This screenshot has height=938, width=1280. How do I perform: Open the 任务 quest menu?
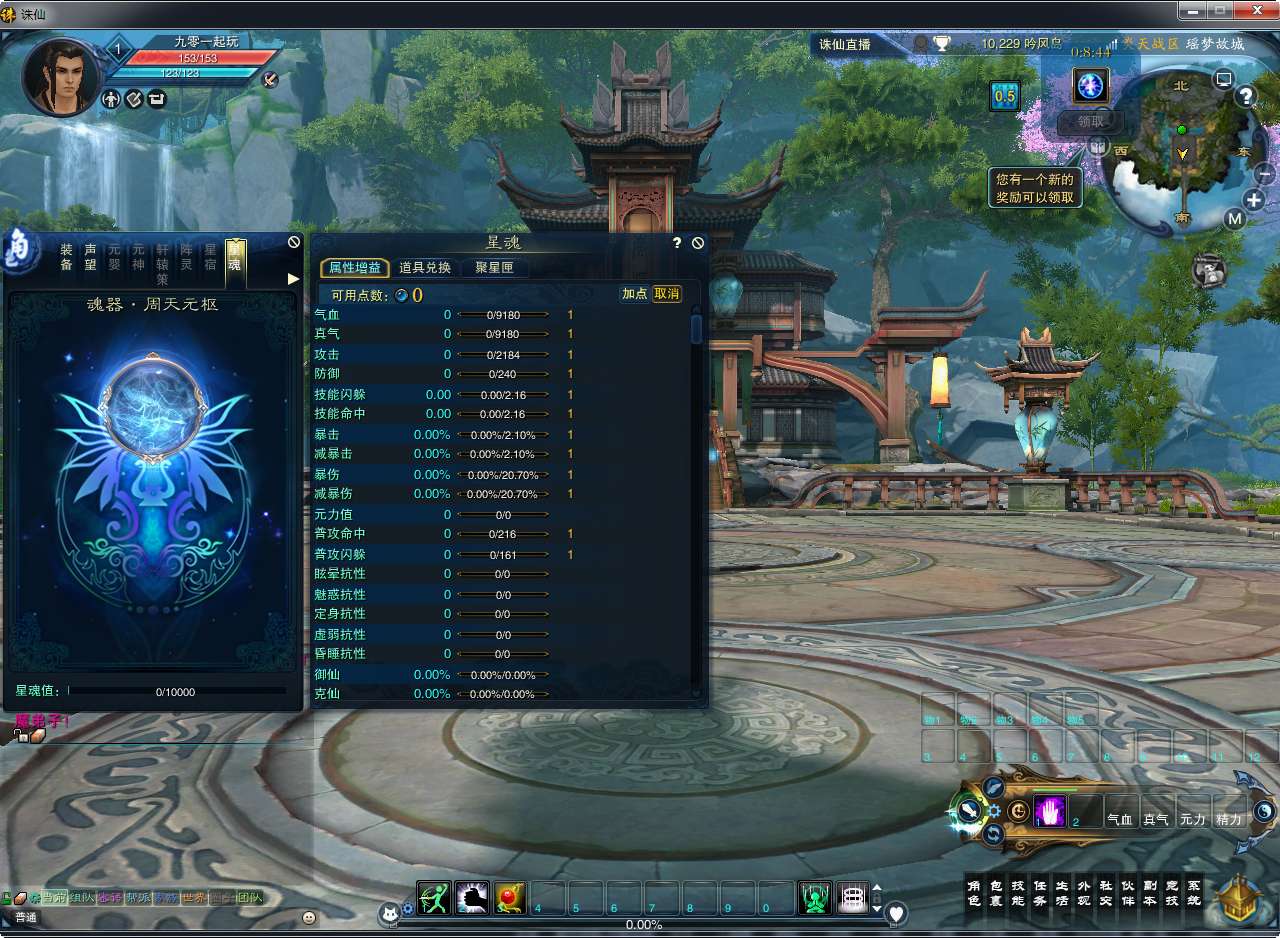point(1040,893)
